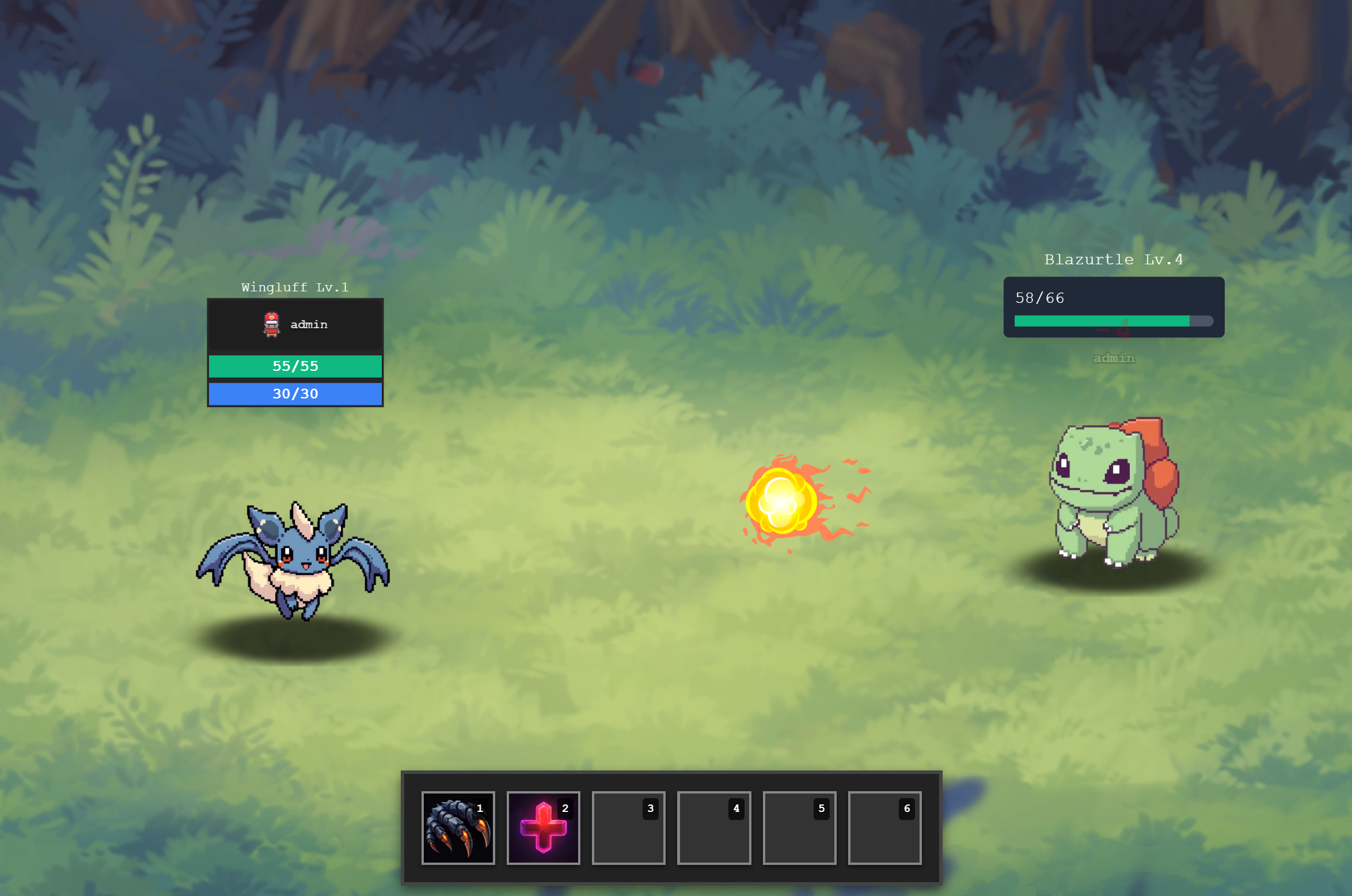Screen dimensions: 1352x896
Task: Click the Wingluff Lv.1 name label
Action: [295, 287]
